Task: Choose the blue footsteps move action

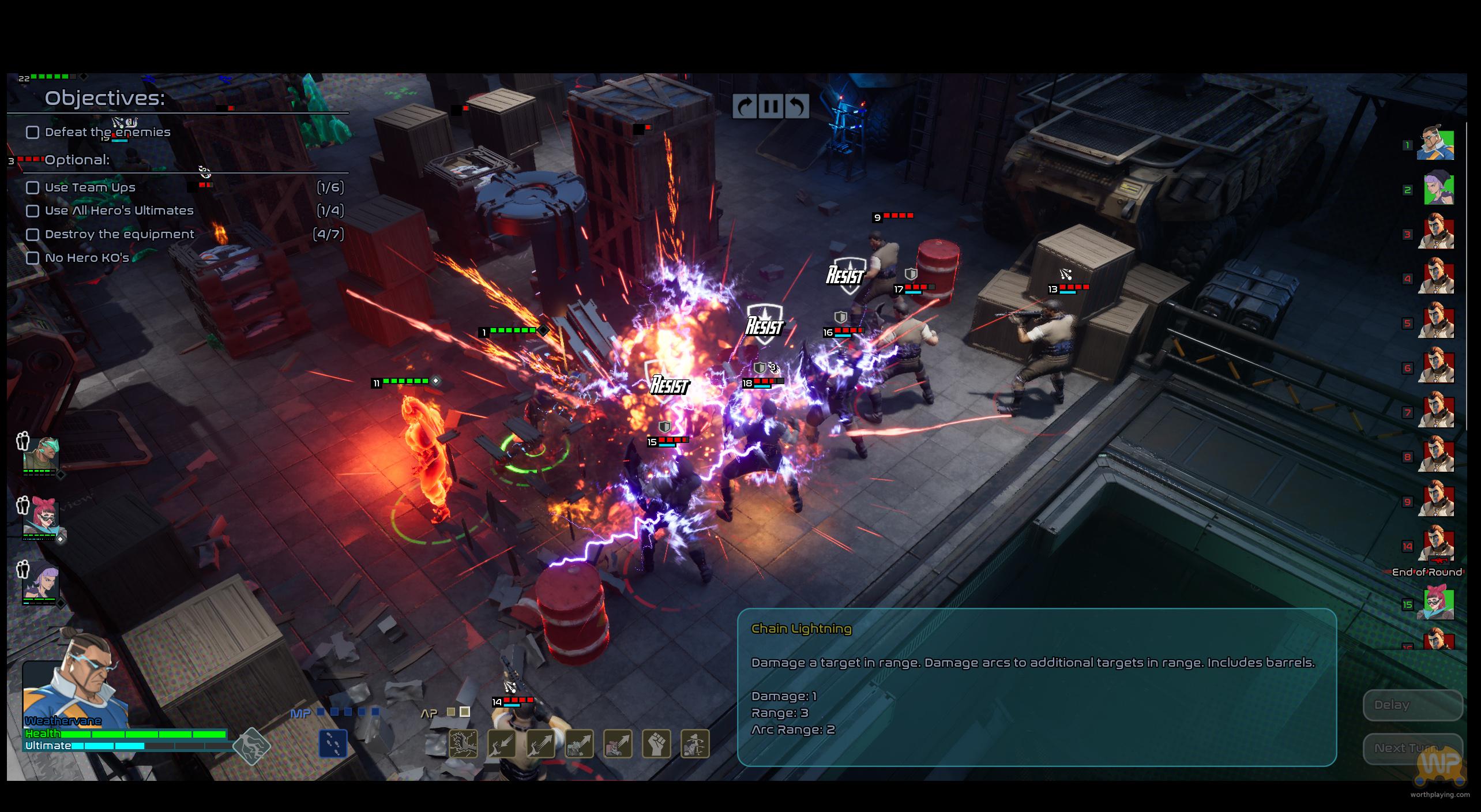Action: [333, 743]
